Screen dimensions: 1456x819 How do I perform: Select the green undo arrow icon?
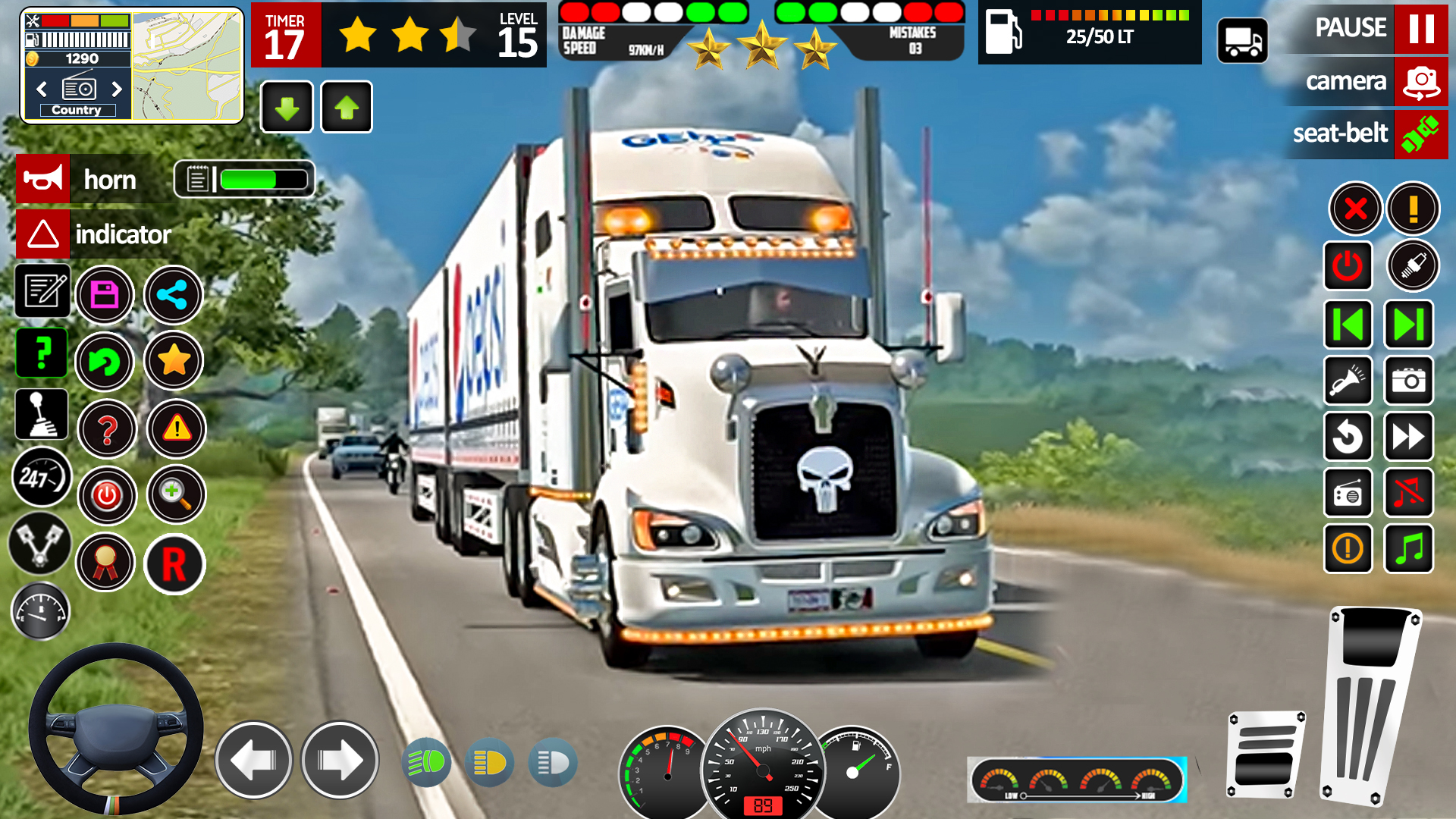click(106, 362)
